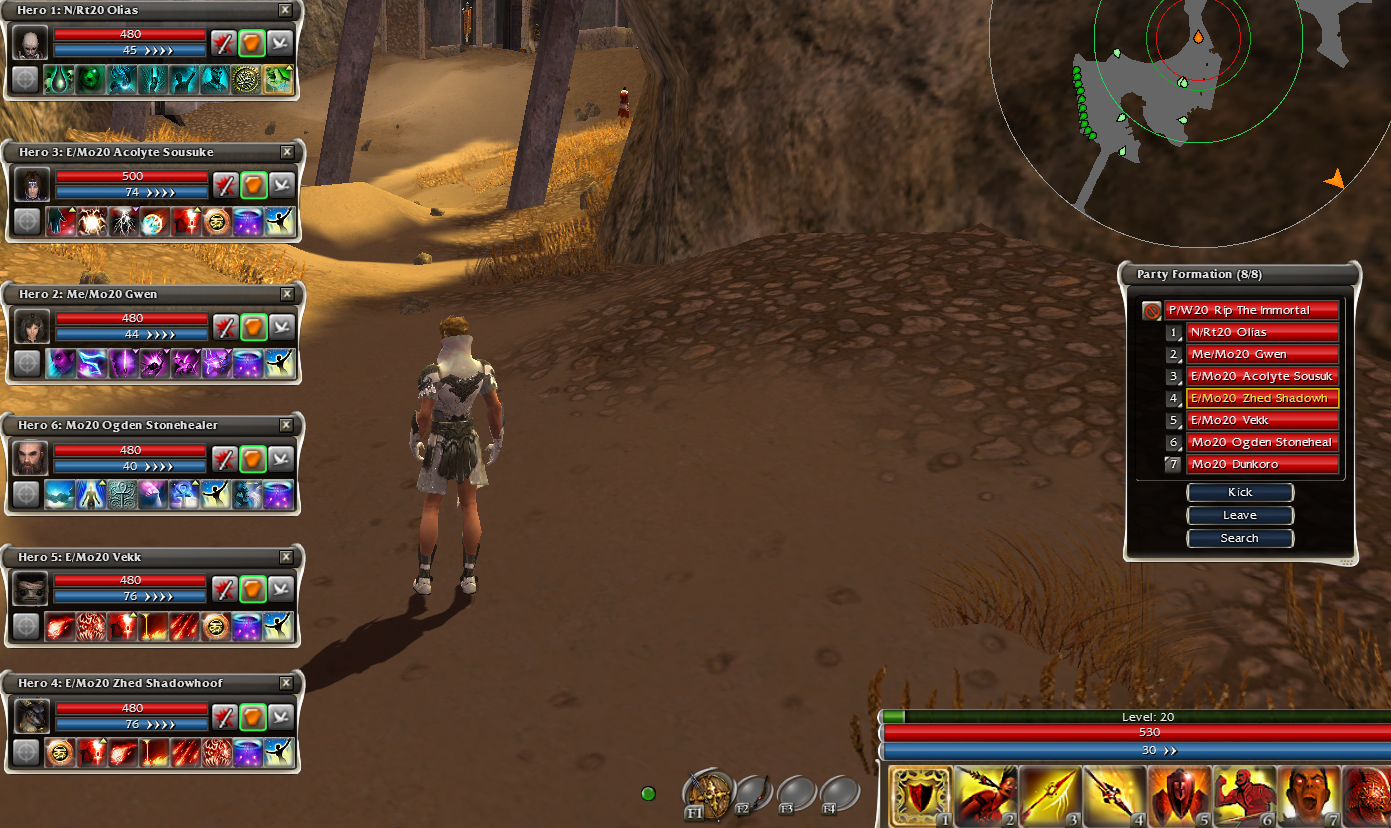The image size is (1391, 828).
Task: Activate the shield skill in slot 1
Action: pyautogui.click(x=920, y=797)
